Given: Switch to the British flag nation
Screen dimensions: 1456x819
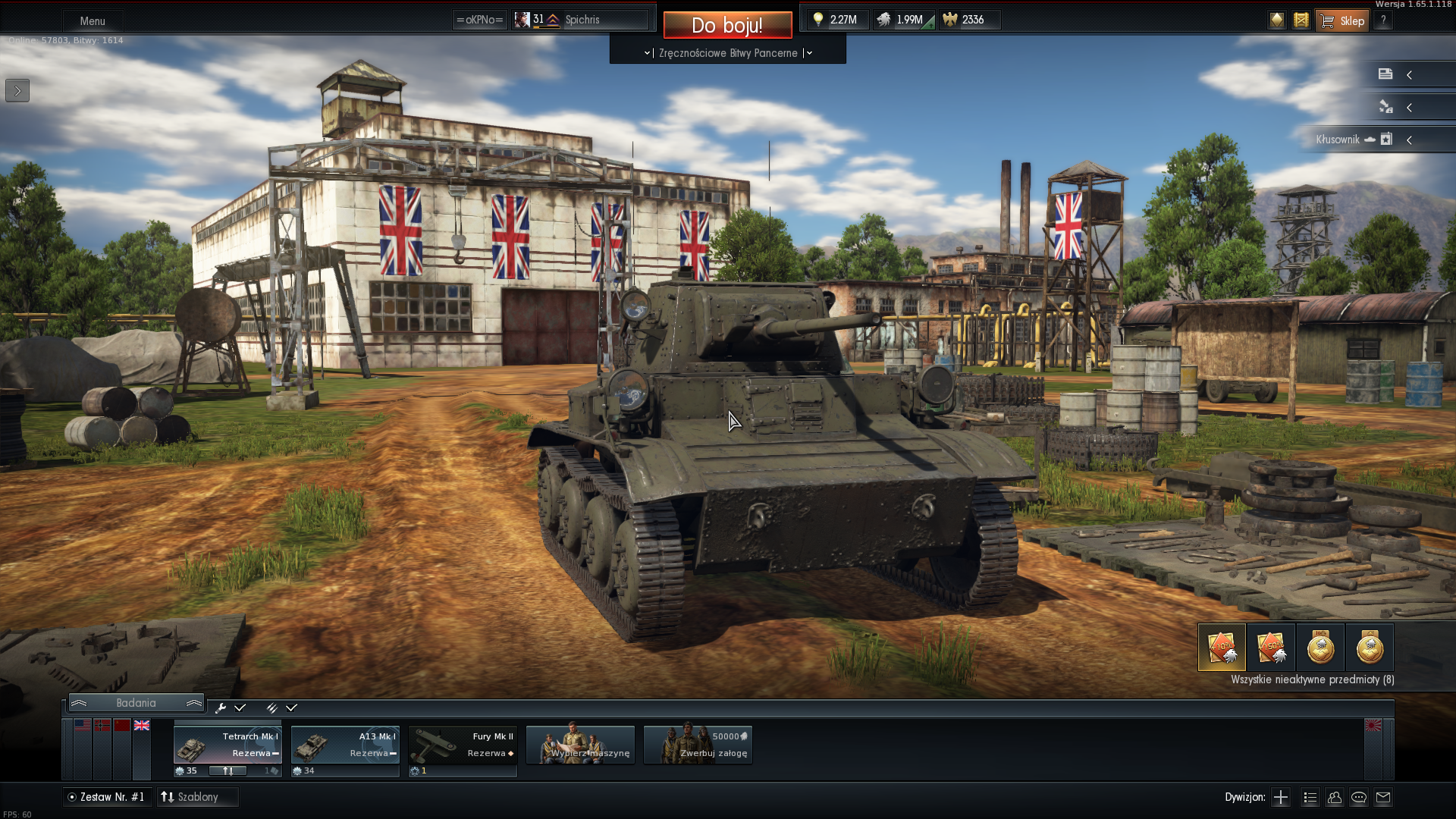Looking at the screenshot, I should [142, 726].
